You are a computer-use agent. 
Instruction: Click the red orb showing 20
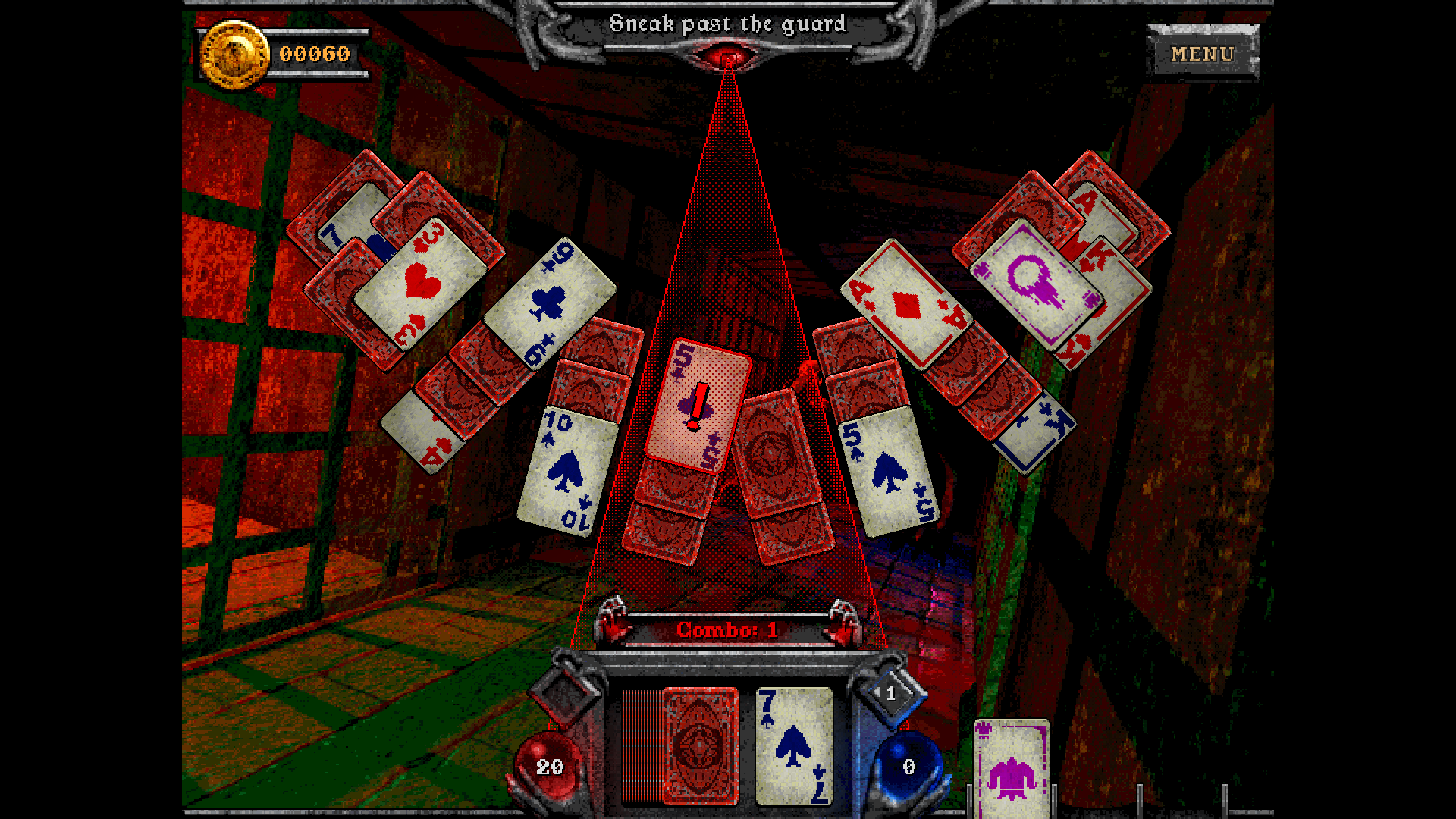click(x=550, y=767)
